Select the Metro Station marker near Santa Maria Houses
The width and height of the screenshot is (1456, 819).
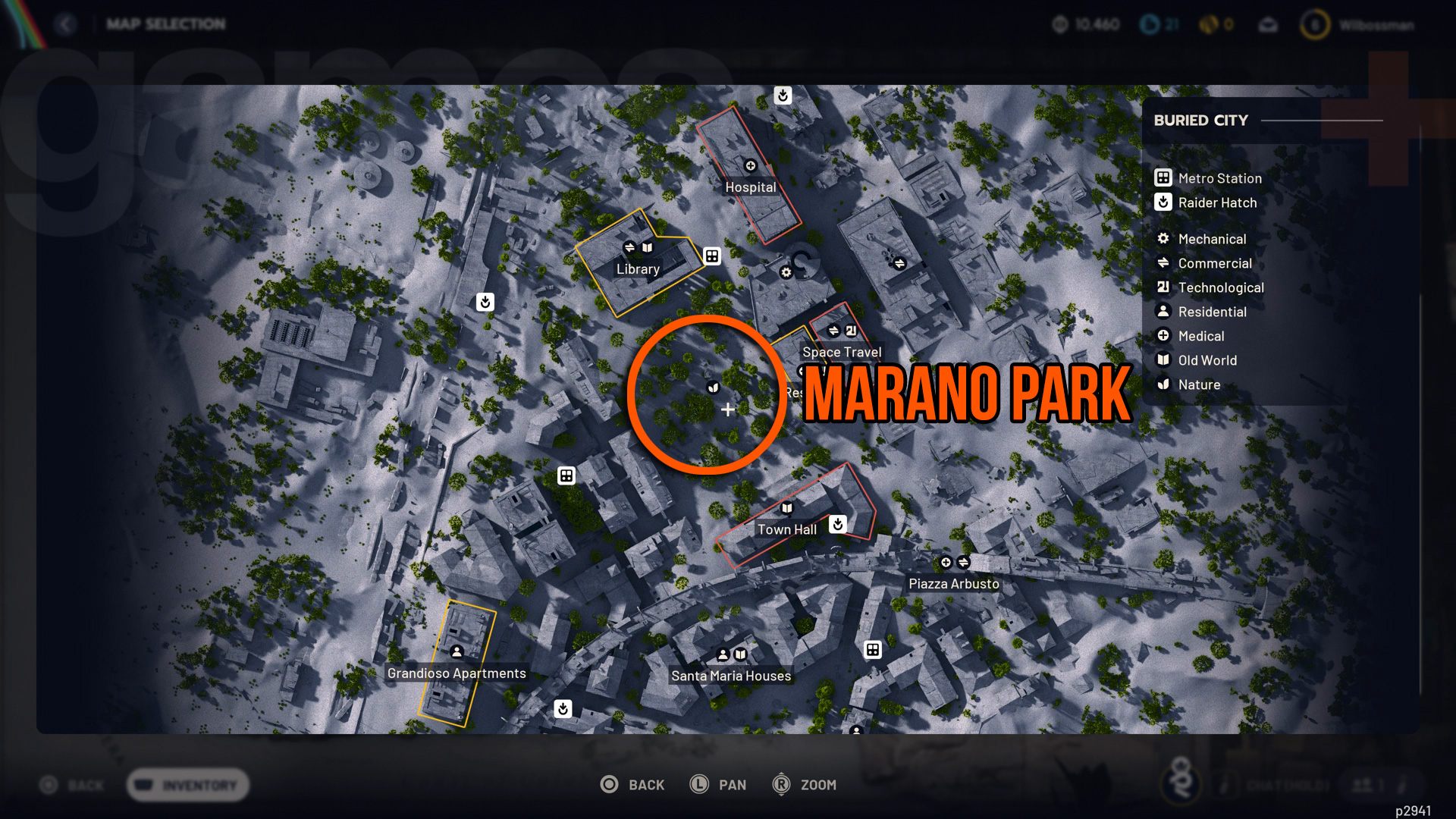tap(873, 650)
